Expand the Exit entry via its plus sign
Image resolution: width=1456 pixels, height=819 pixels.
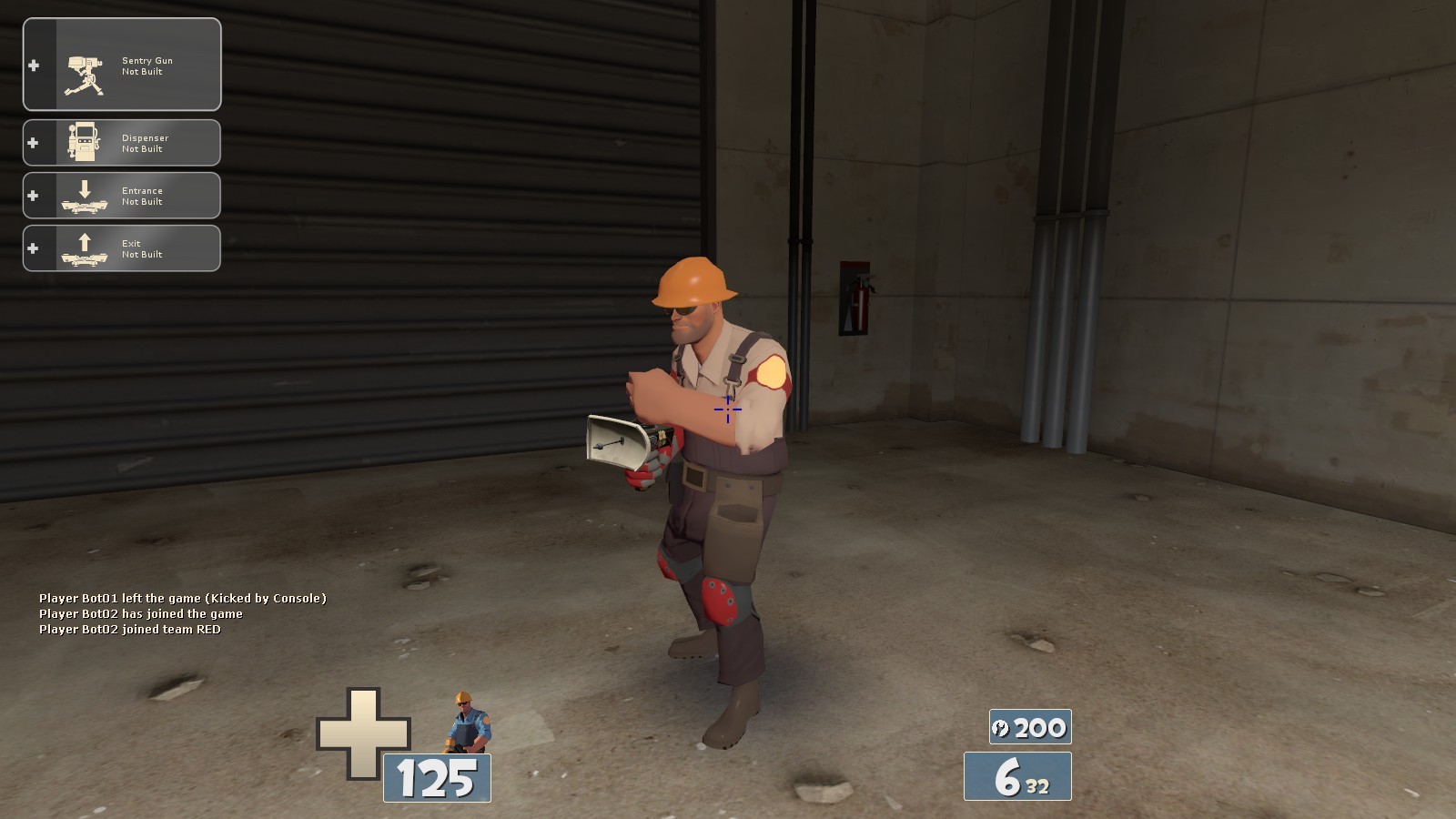(x=34, y=248)
